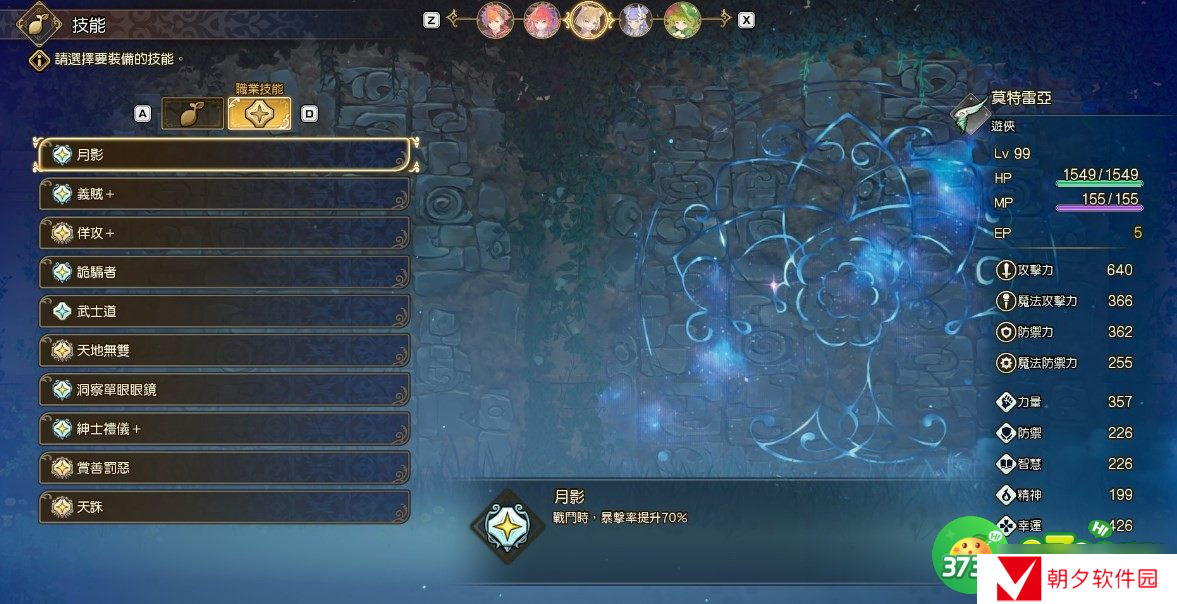Pick the 紳士禮儀+ skill entry
This screenshot has height=604, width=1177.
tap(224, 428)
